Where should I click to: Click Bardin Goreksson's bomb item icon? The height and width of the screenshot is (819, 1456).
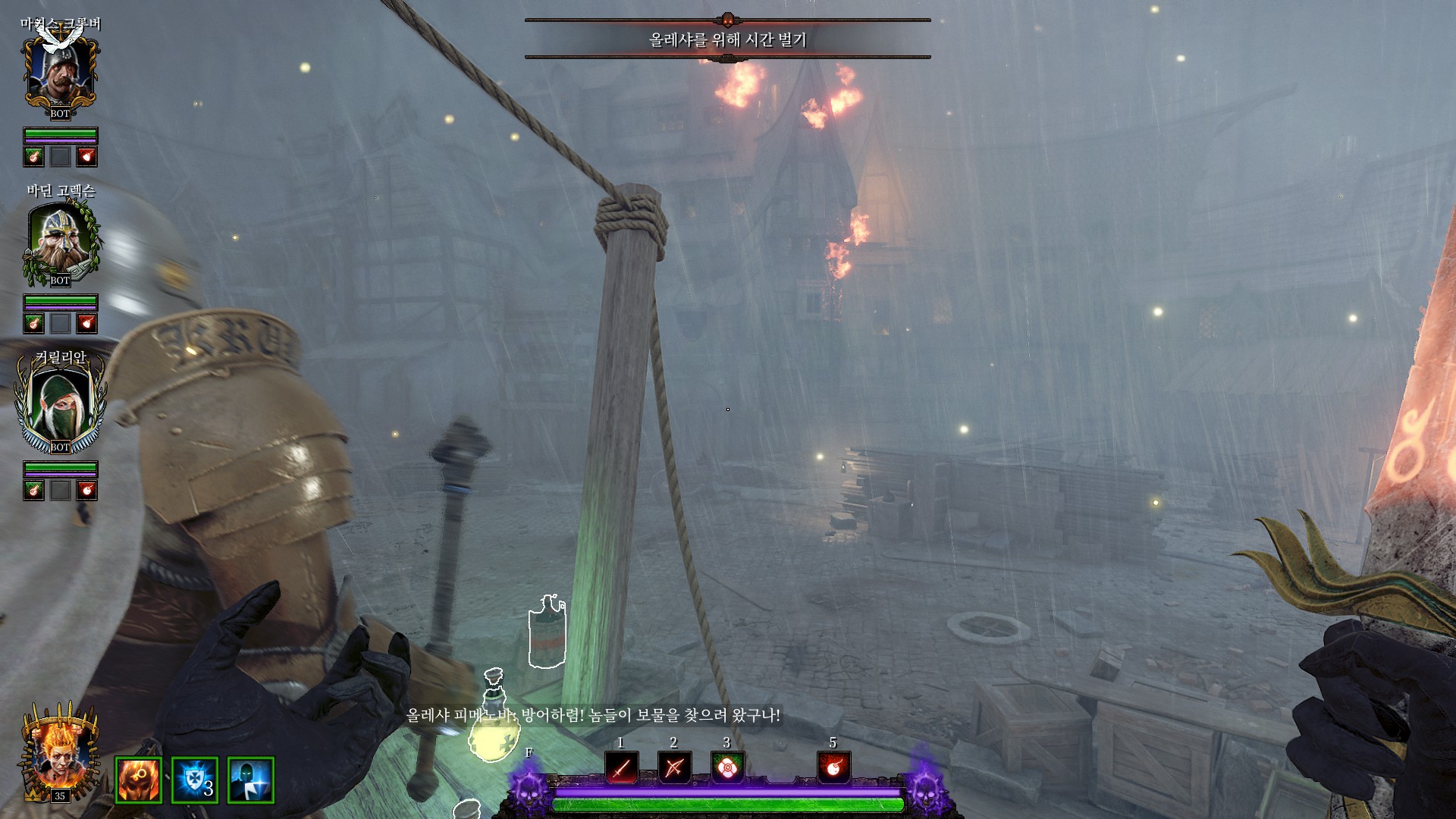pos(87,324)
